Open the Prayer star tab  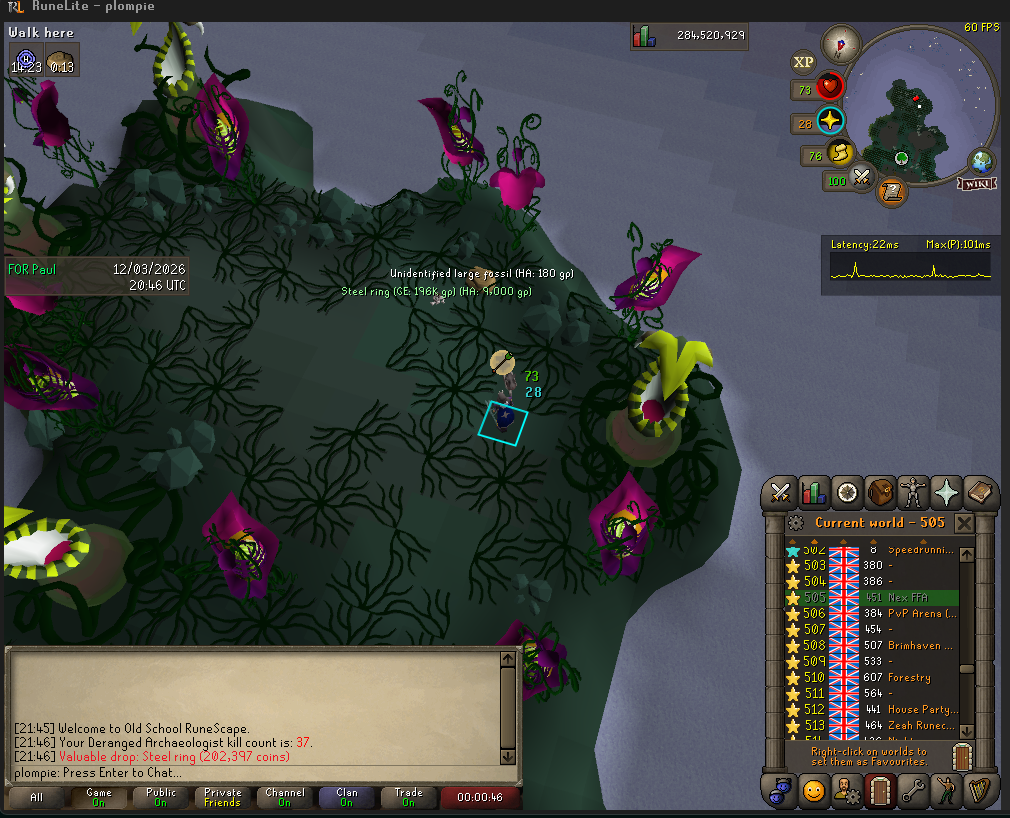947,492
